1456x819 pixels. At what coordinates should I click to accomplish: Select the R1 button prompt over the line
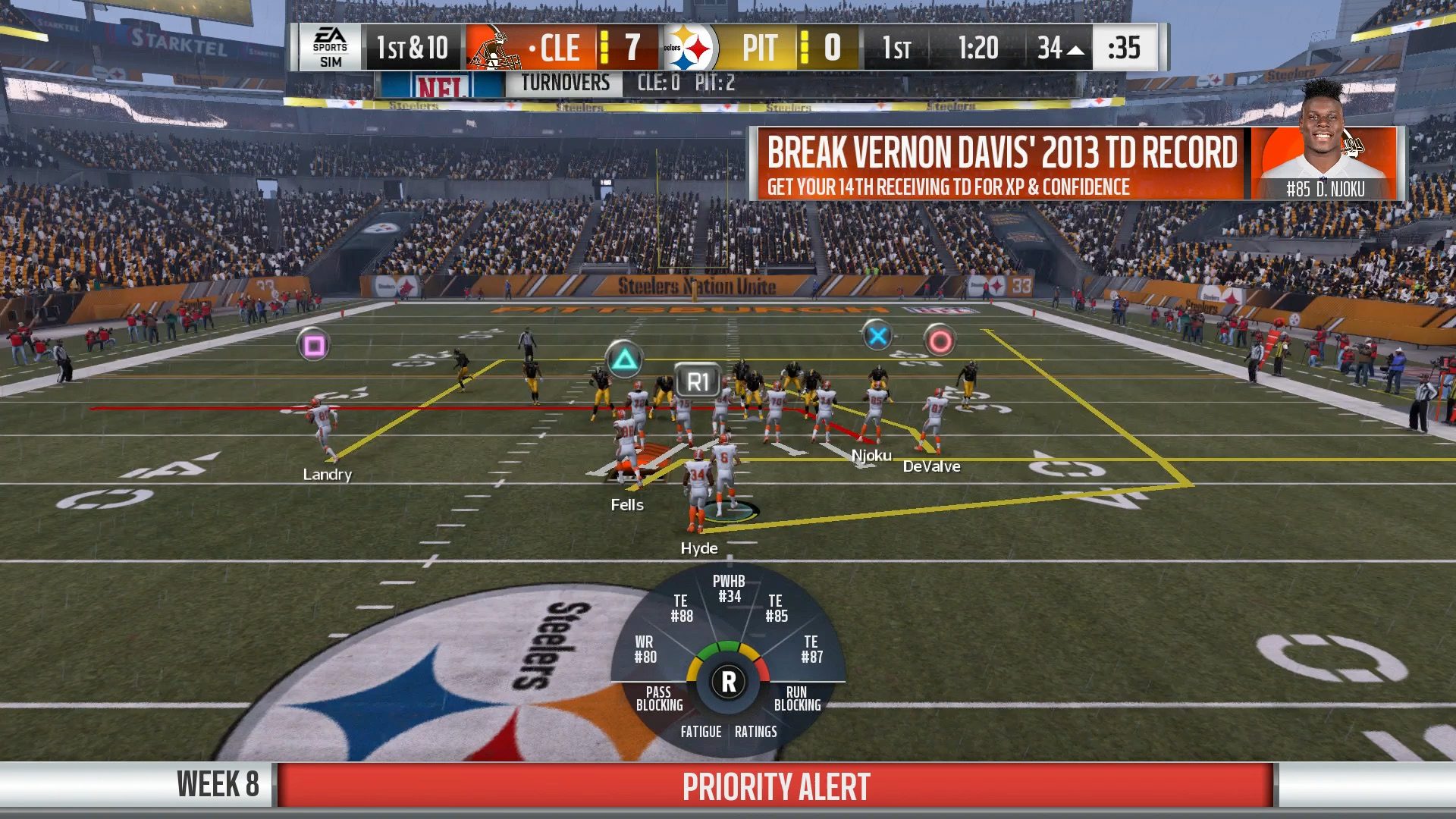pos(698,381)
